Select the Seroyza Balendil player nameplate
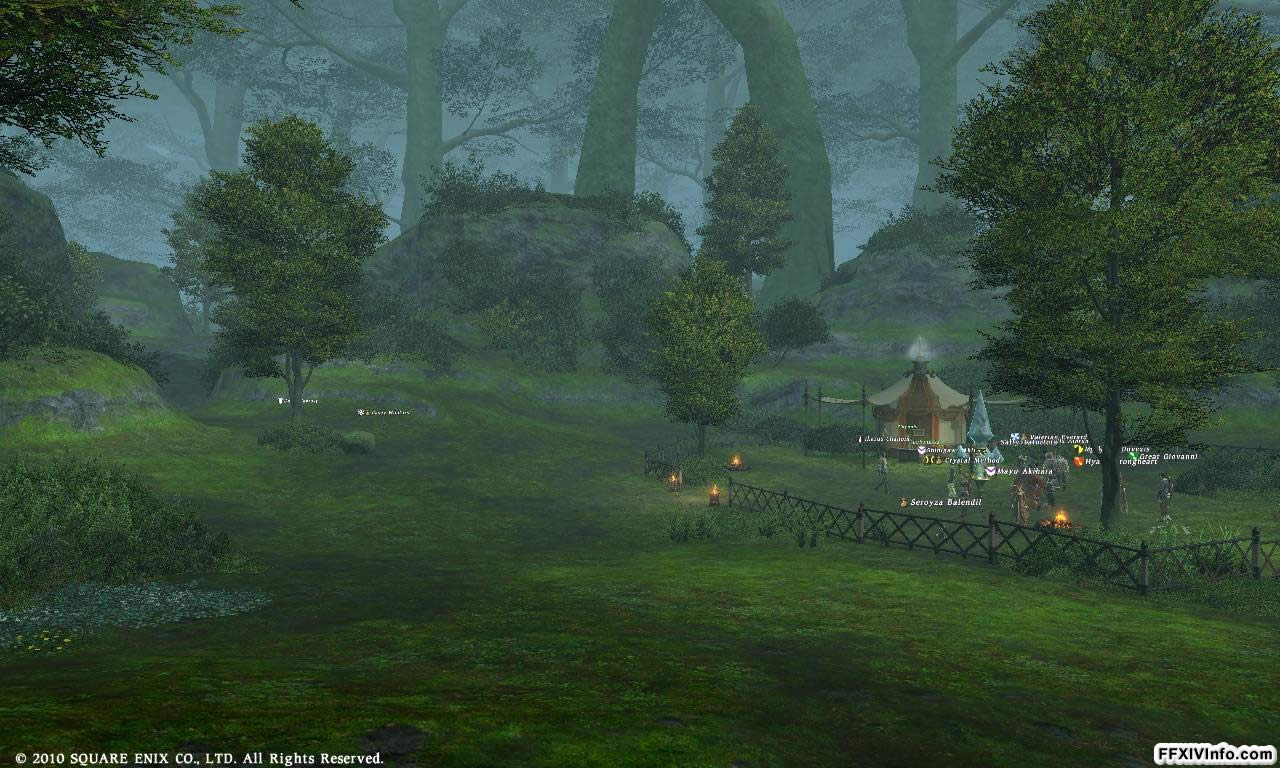The image size is (1280, 768). [x=945, y=502]
